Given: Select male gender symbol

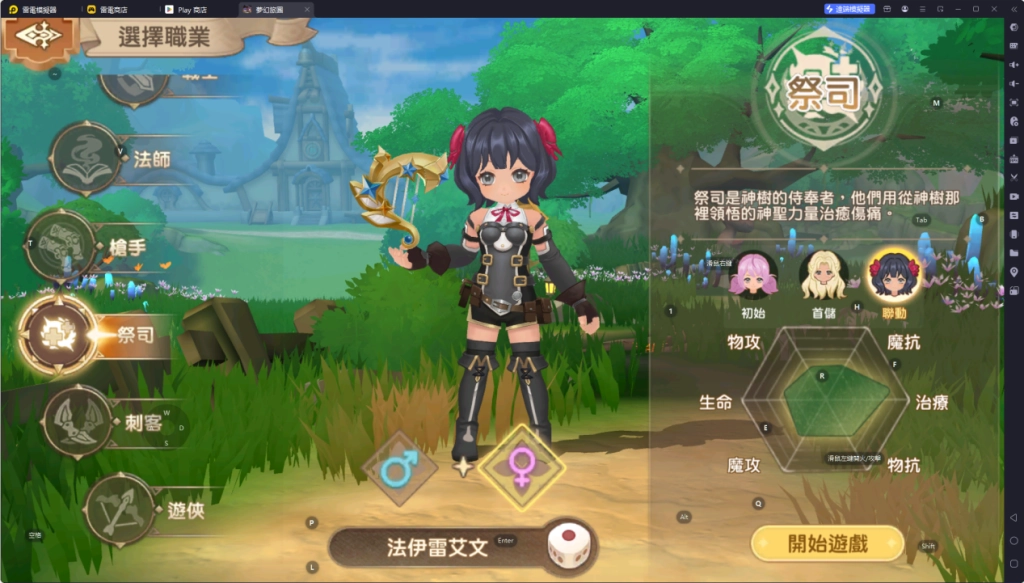Looking at the screenshot, I should click(x=399, y=467).
